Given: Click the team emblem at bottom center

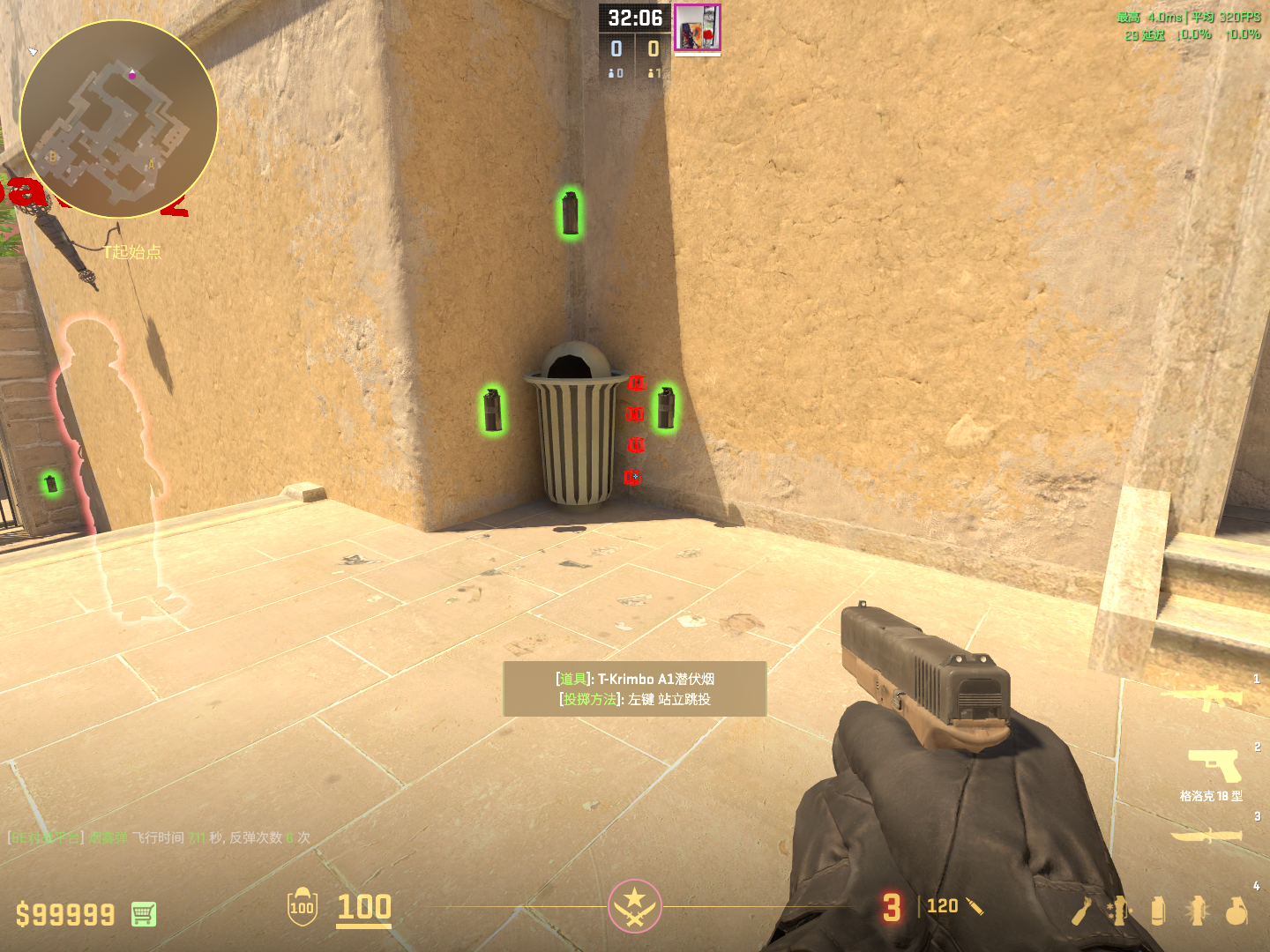Looking at the screenshot, I should [x=634, y=905].
